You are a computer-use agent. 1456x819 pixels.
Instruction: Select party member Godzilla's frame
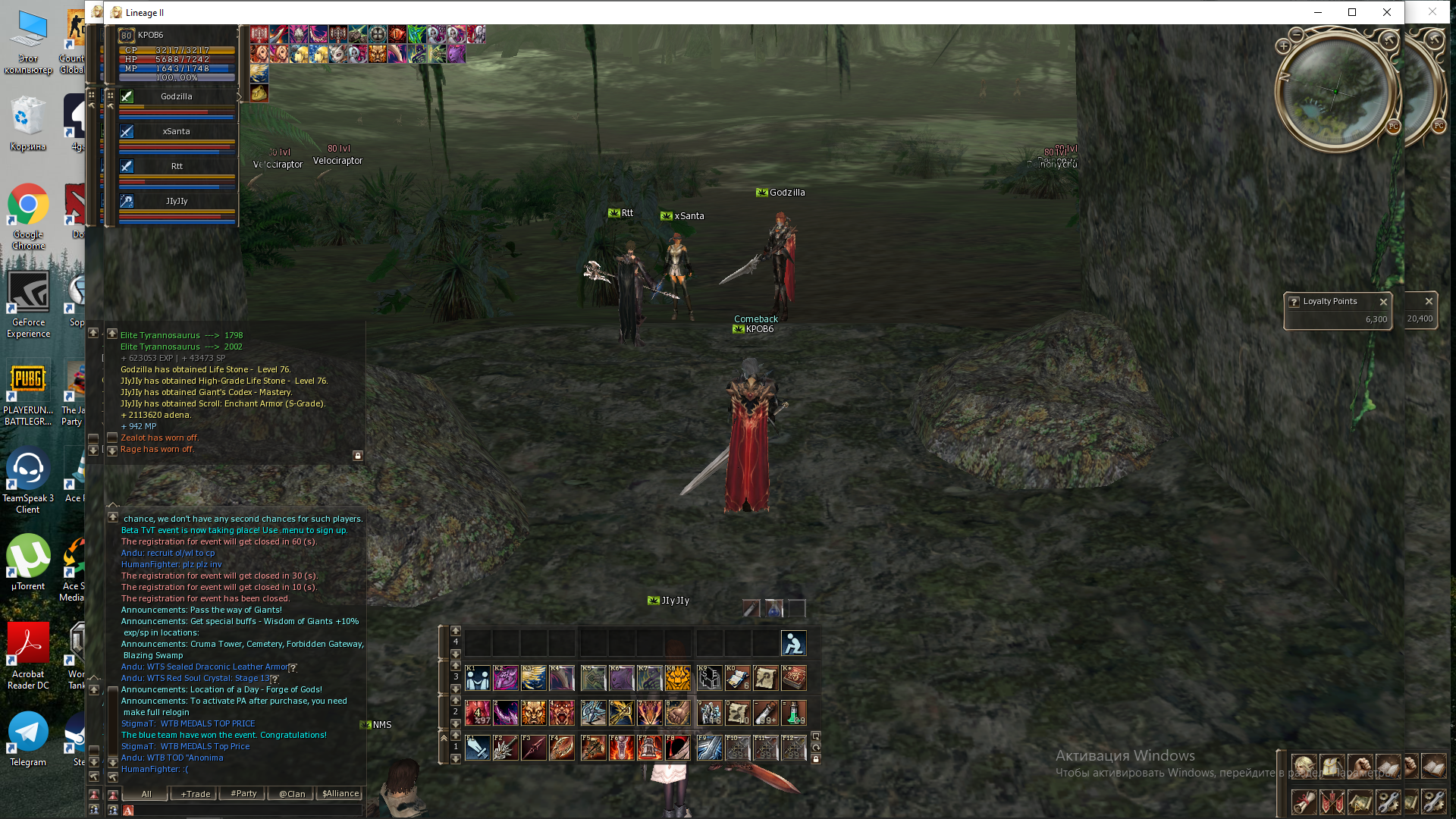176,97
